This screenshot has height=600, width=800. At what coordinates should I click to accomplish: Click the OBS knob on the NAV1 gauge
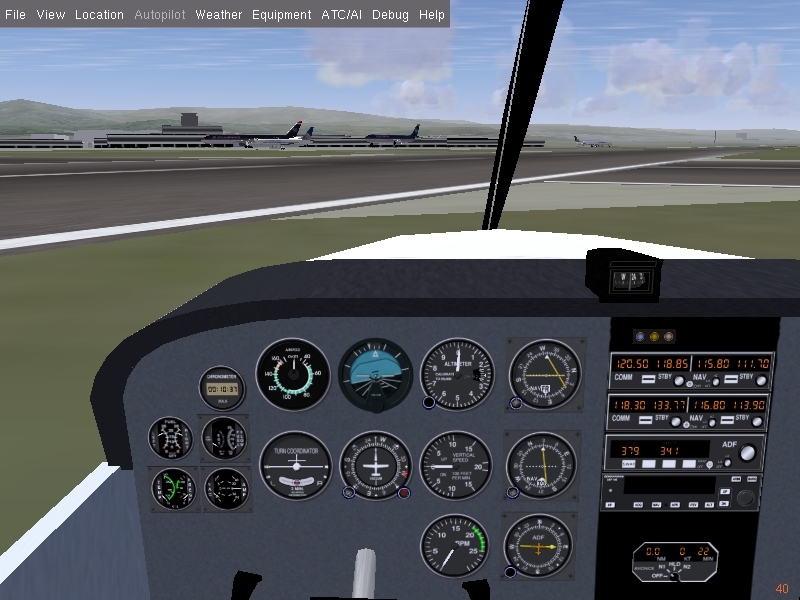point(516,404)
